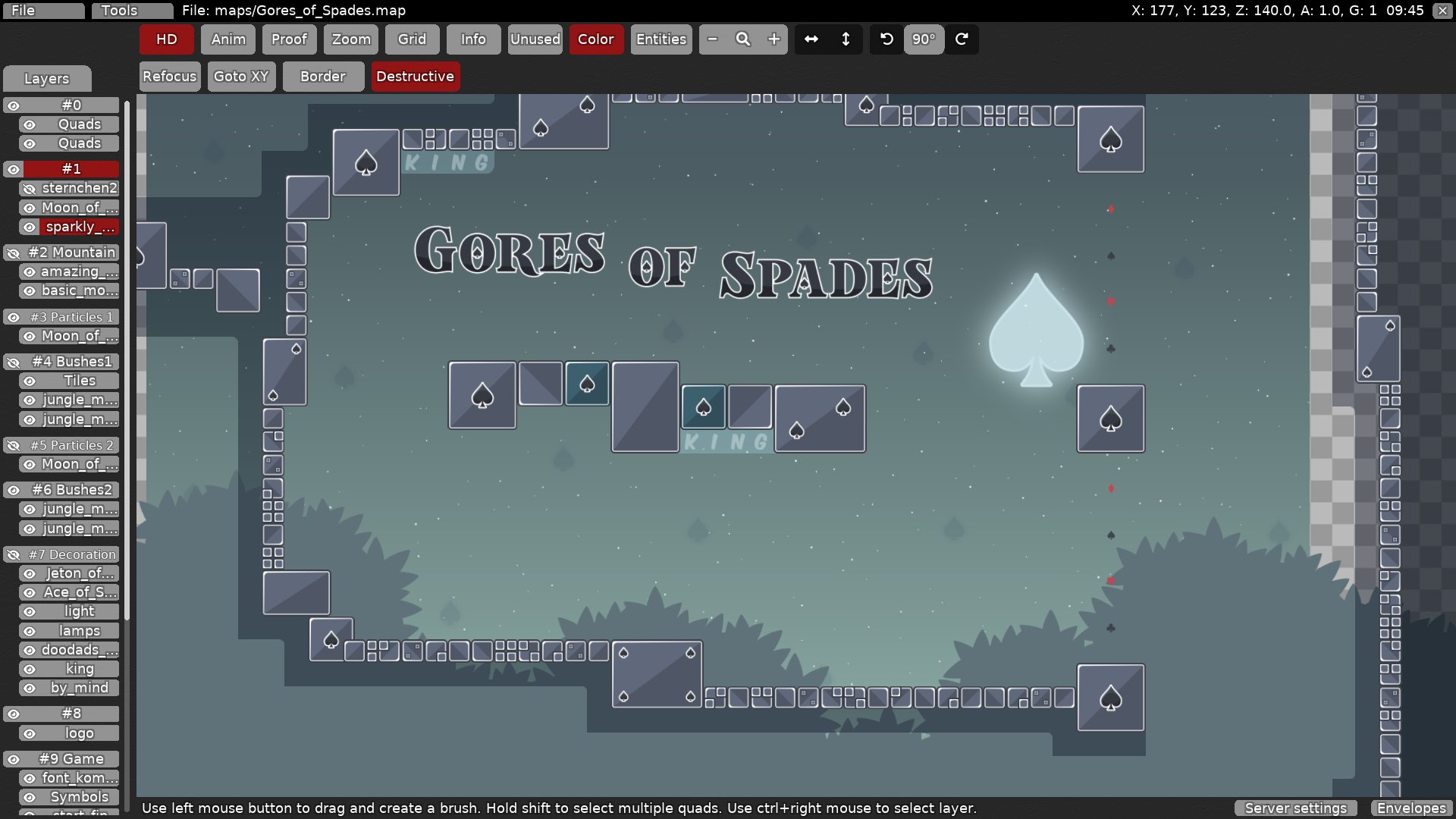Click the clockwise refresh rotation icon
Viewport: 1456px width, 819px height.
coord(962,39)
